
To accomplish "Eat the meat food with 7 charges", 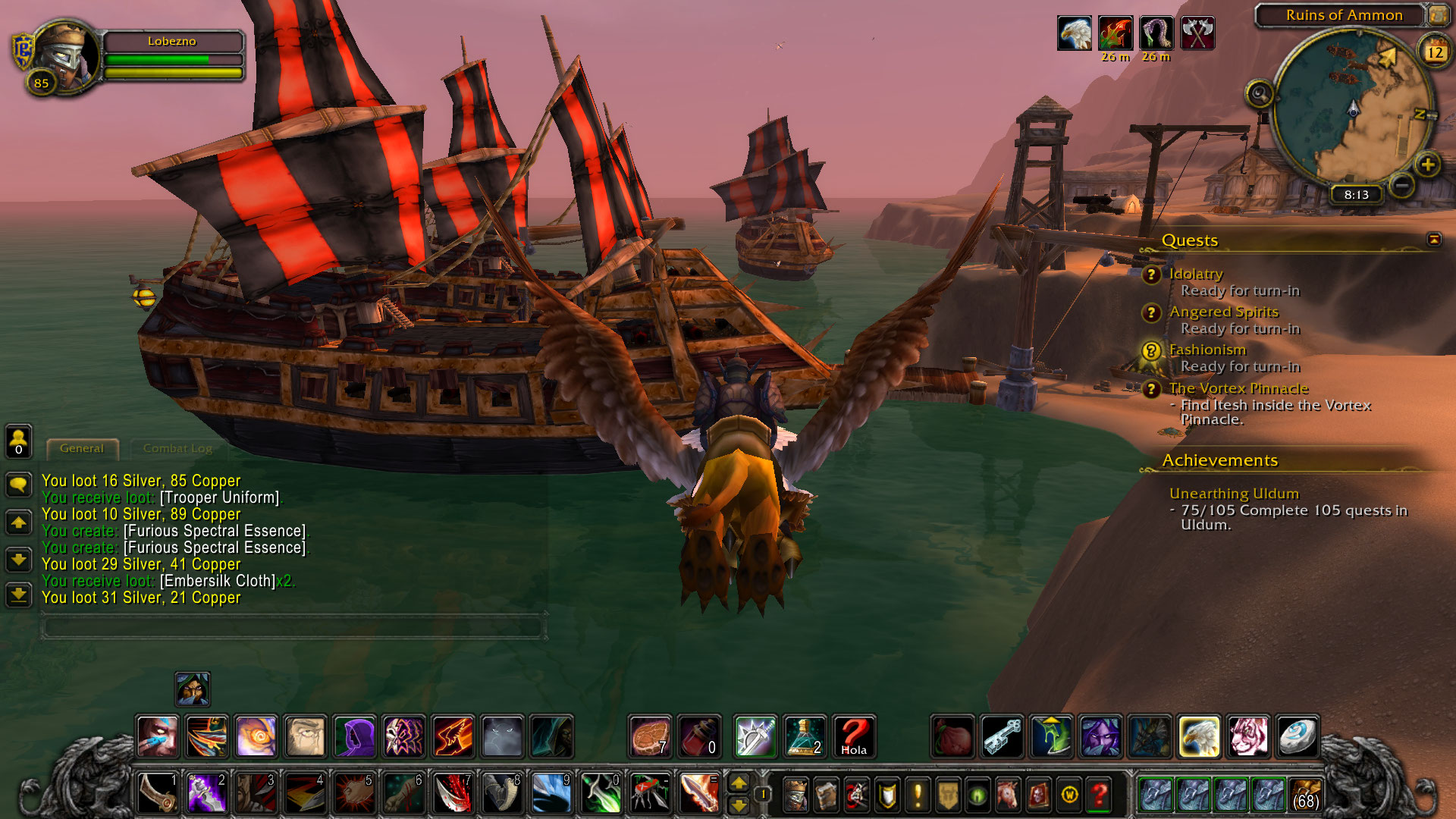I will [650, 736].
